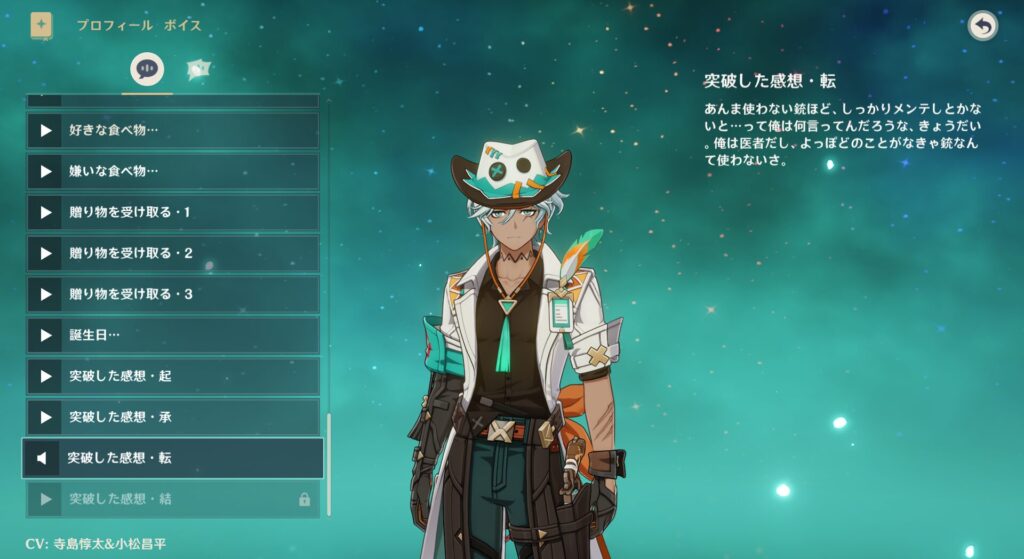Play the 誕生日 voice line
Viewport: 1024px width, 559px height.
[x=172, y=336]
